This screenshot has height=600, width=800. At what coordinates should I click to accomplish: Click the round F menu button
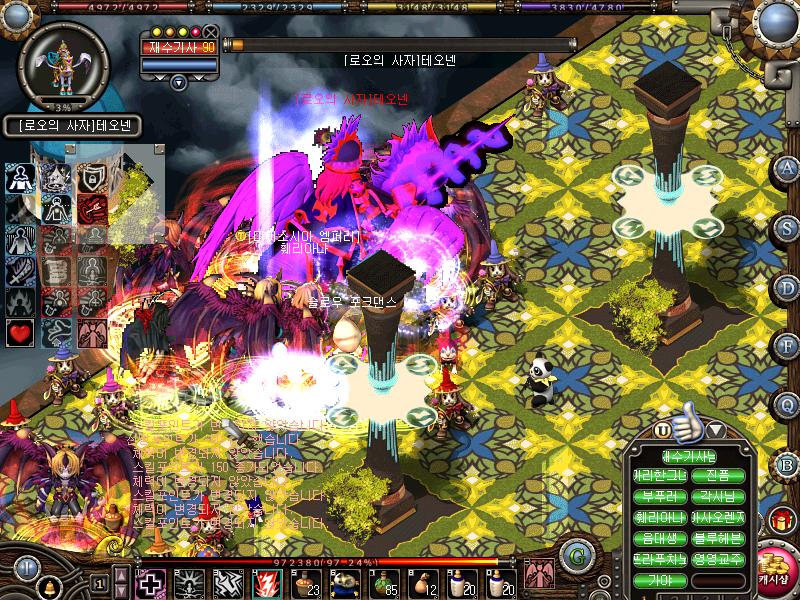click(x=786, y=344)
